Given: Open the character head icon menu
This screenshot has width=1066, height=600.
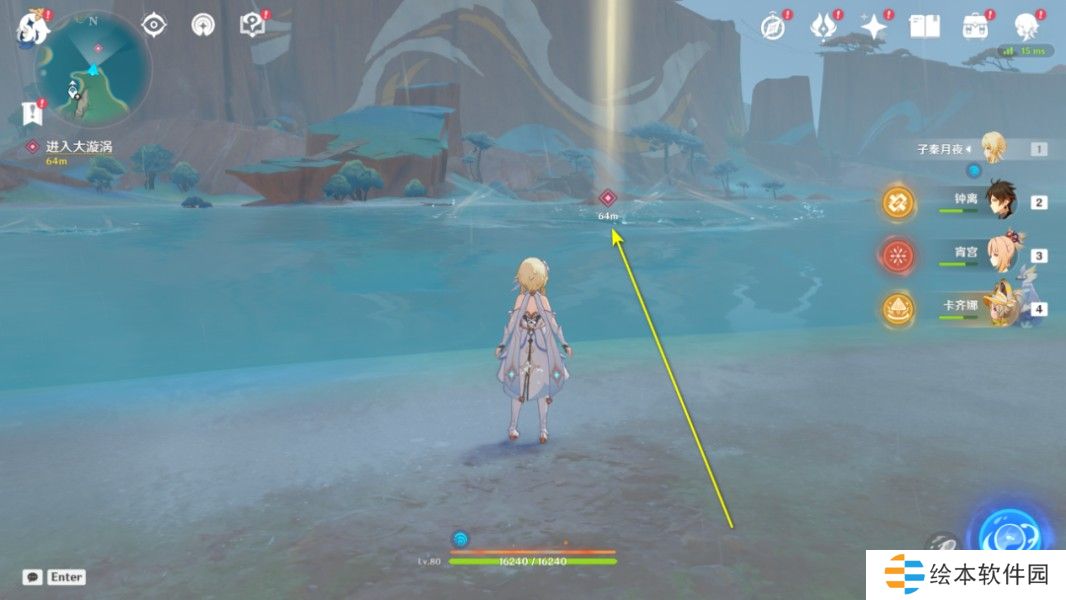Looking at the screenshot, I should click(1025, 27).
